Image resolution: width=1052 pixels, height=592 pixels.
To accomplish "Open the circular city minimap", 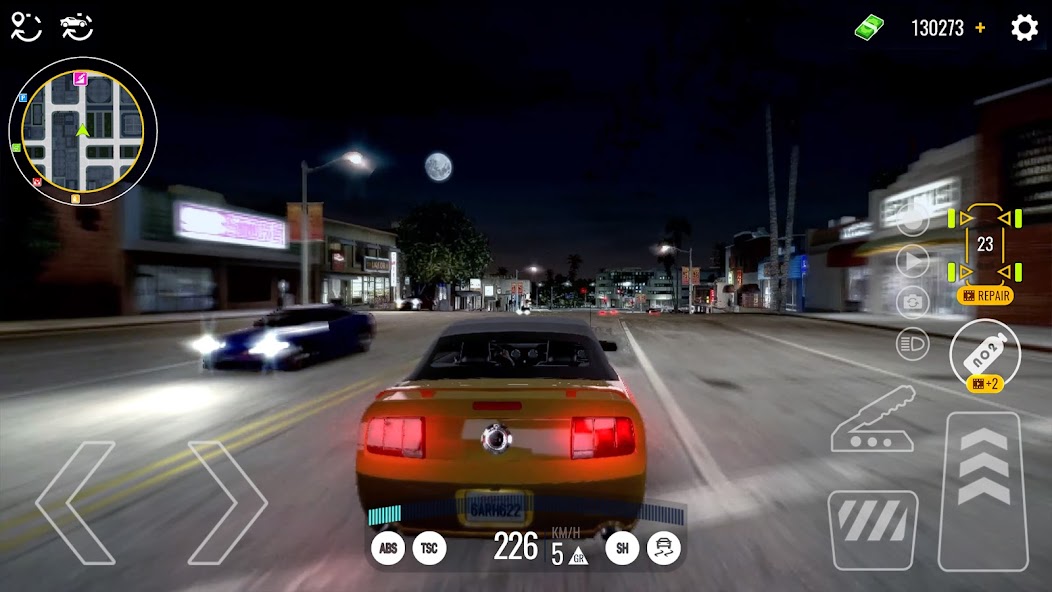I will click(82, 130).
